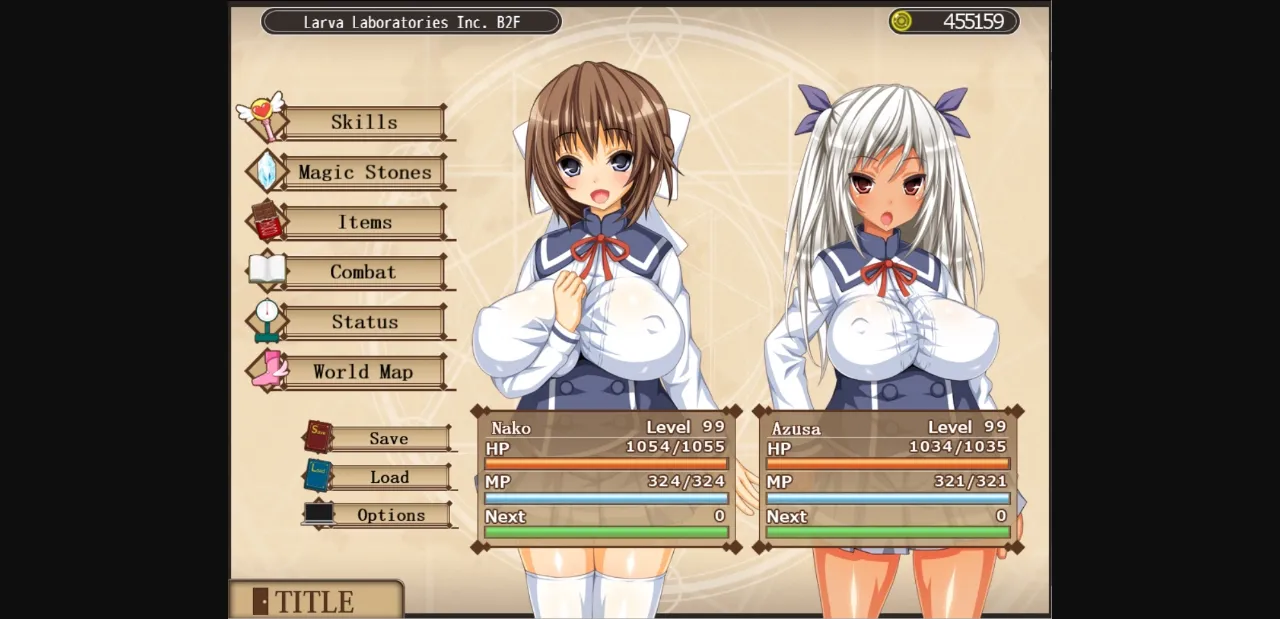Select Azusa's status panel

pos(888,479)
